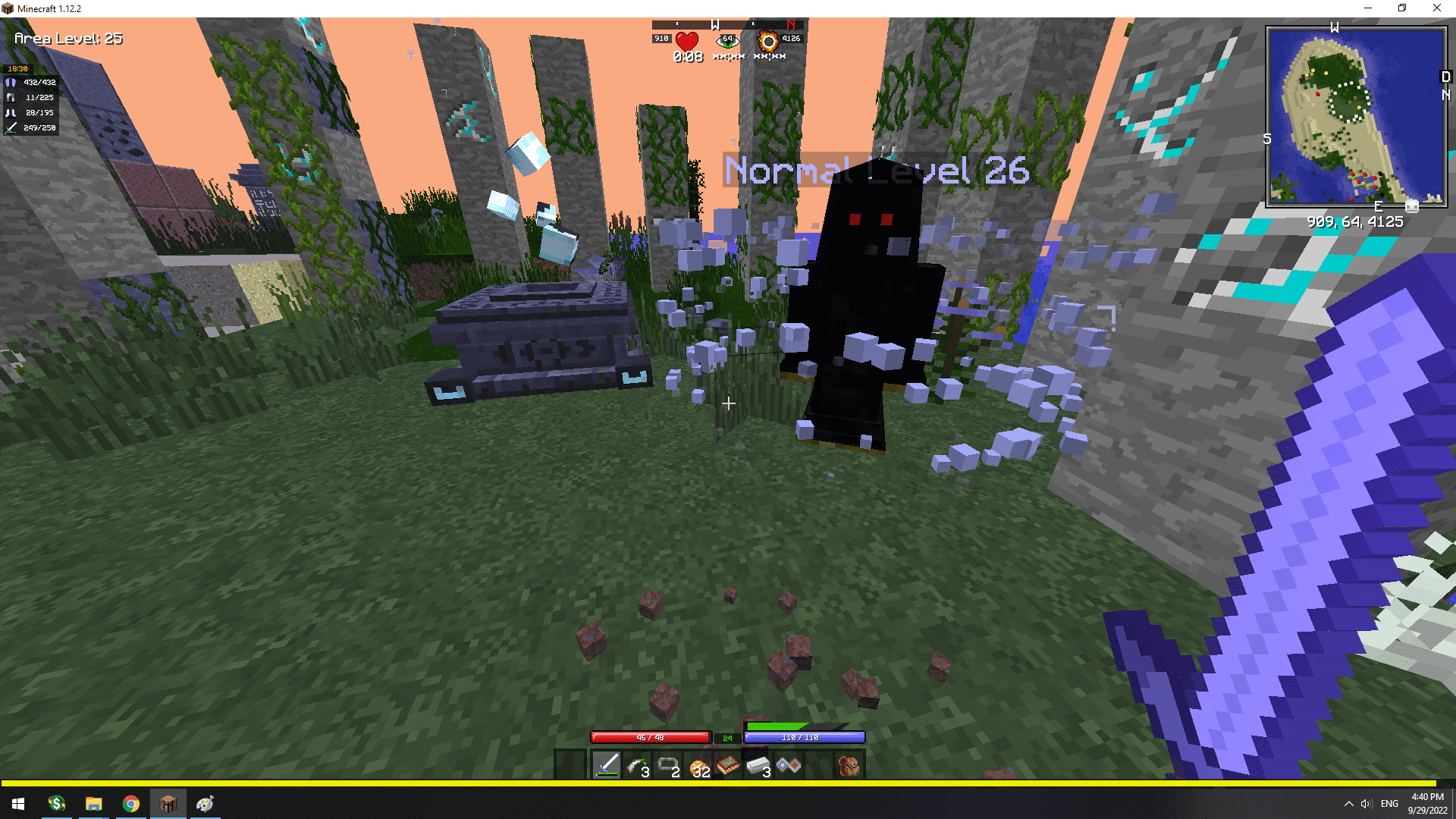Open Google Chrome from the taskbar
Screen dimensions: 1456x819
[131, 803]
